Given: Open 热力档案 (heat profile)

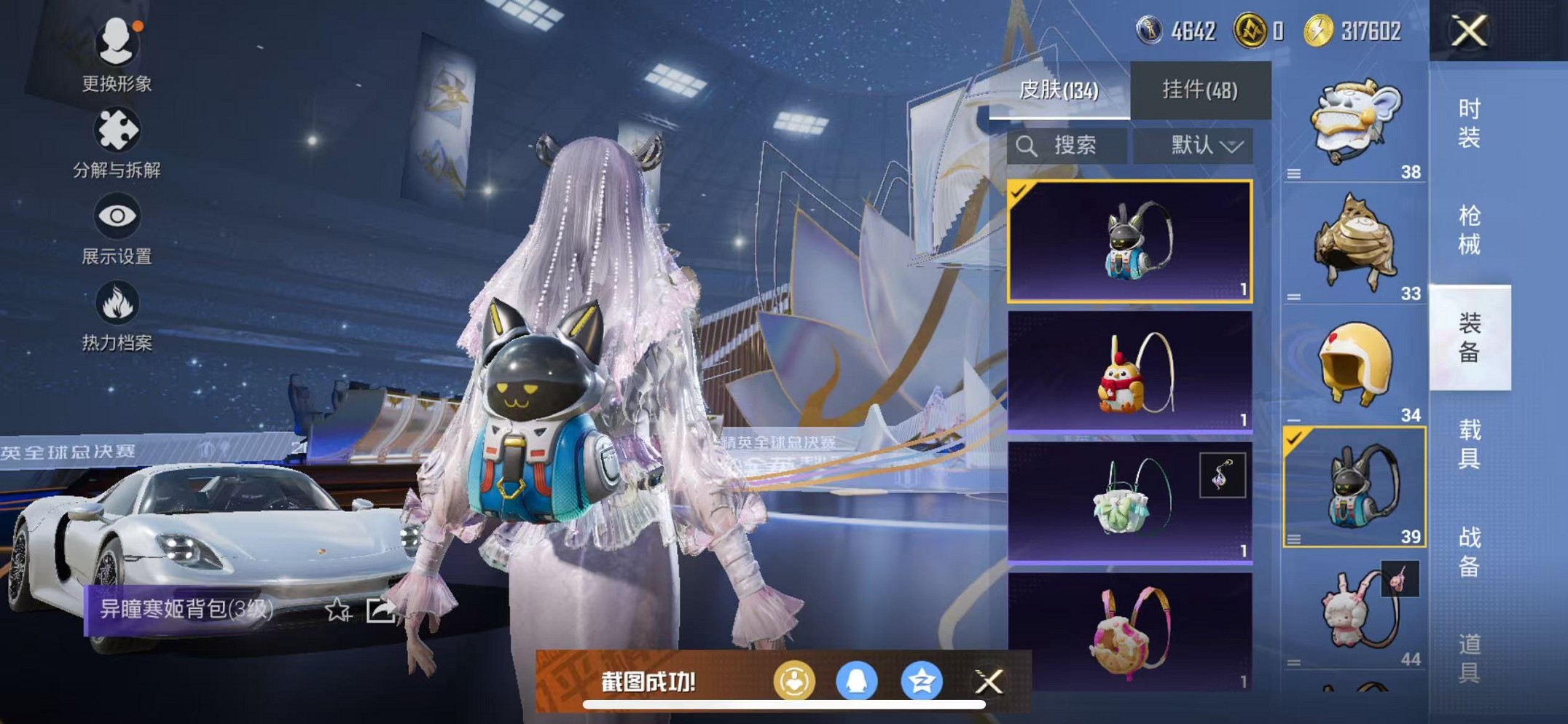Looking at the screenshot, I should (x=117, y=302).
